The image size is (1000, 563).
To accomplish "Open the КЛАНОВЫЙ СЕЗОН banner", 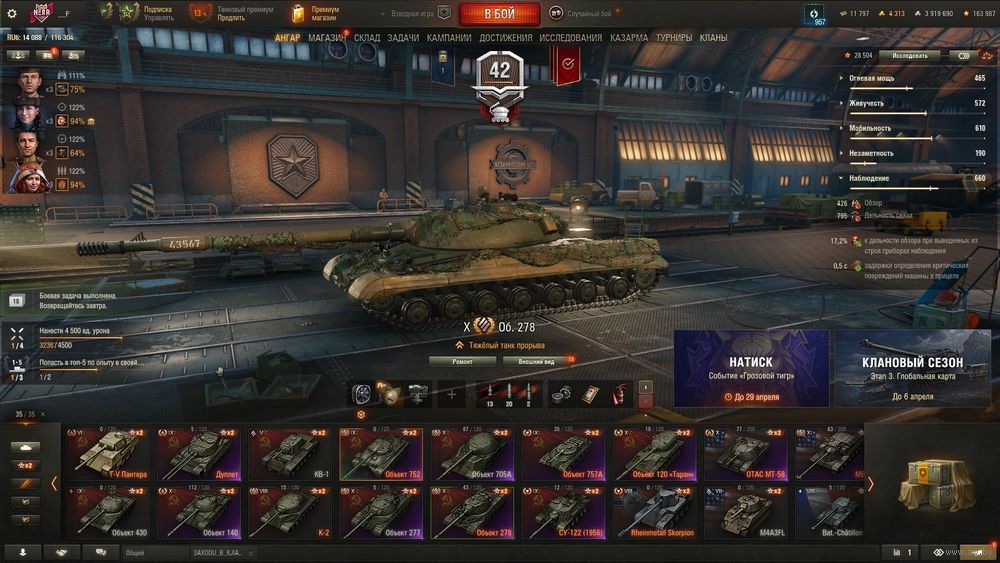I will point(912,368).
